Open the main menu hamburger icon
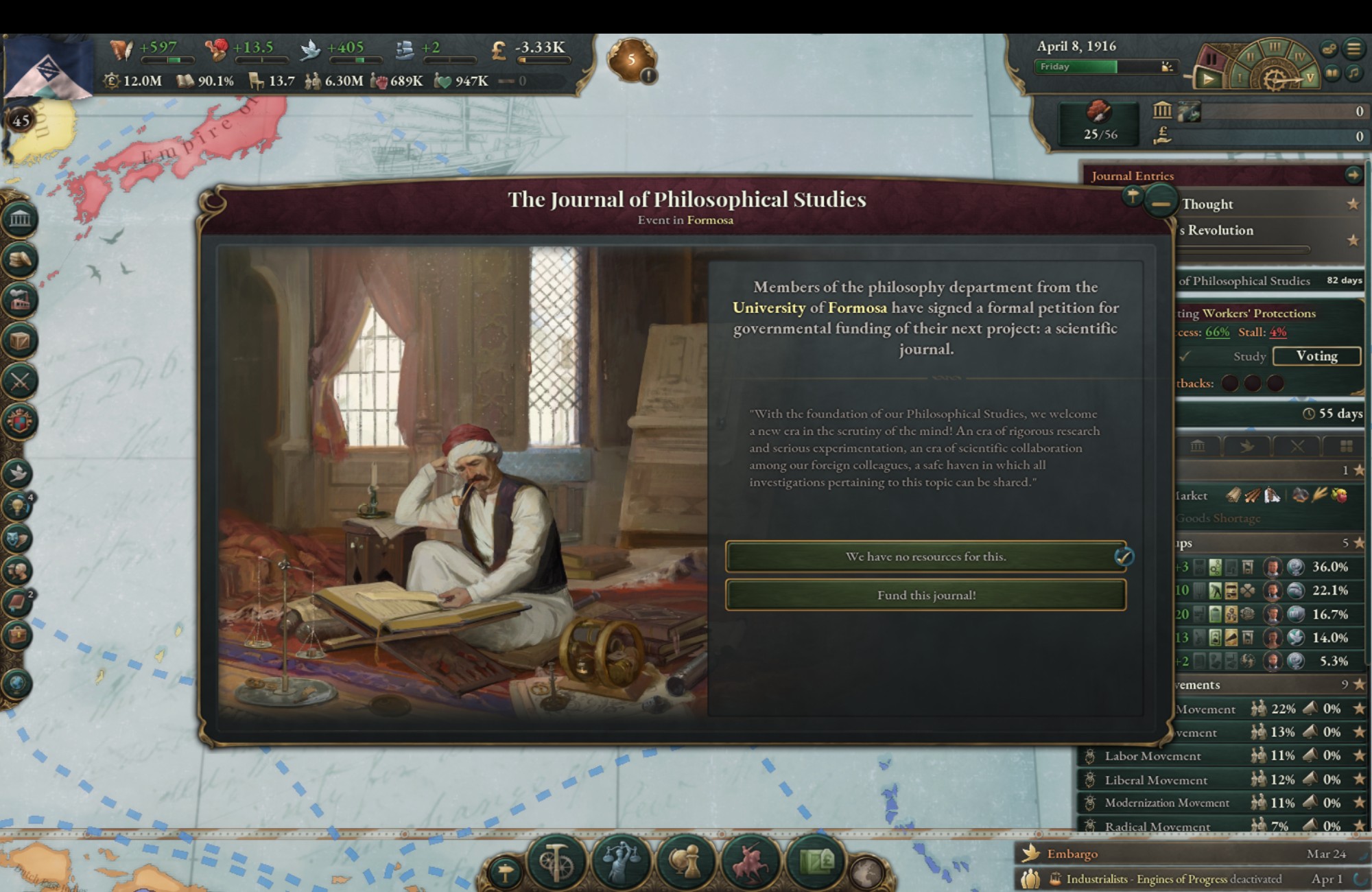 (x=1353, y=49)
